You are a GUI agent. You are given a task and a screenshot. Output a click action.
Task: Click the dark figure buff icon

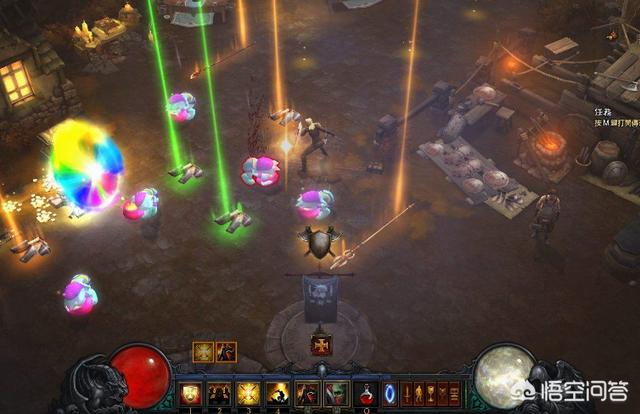(225, 351)
